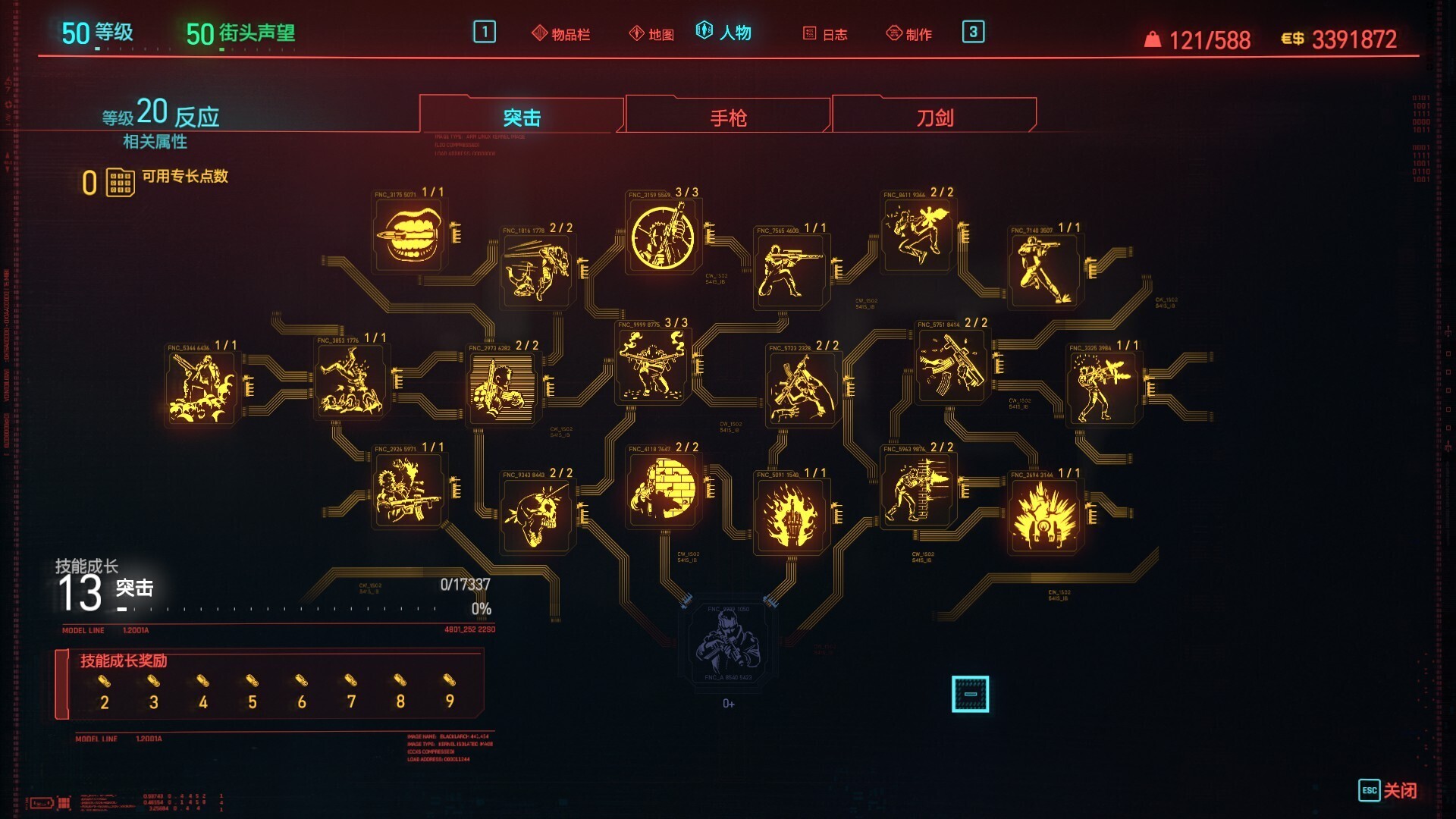Select the circular rifle-soldier perk icon
The width and height of the screenshot is (1456, 819).
pyautogui.click(x=664, y=236)
